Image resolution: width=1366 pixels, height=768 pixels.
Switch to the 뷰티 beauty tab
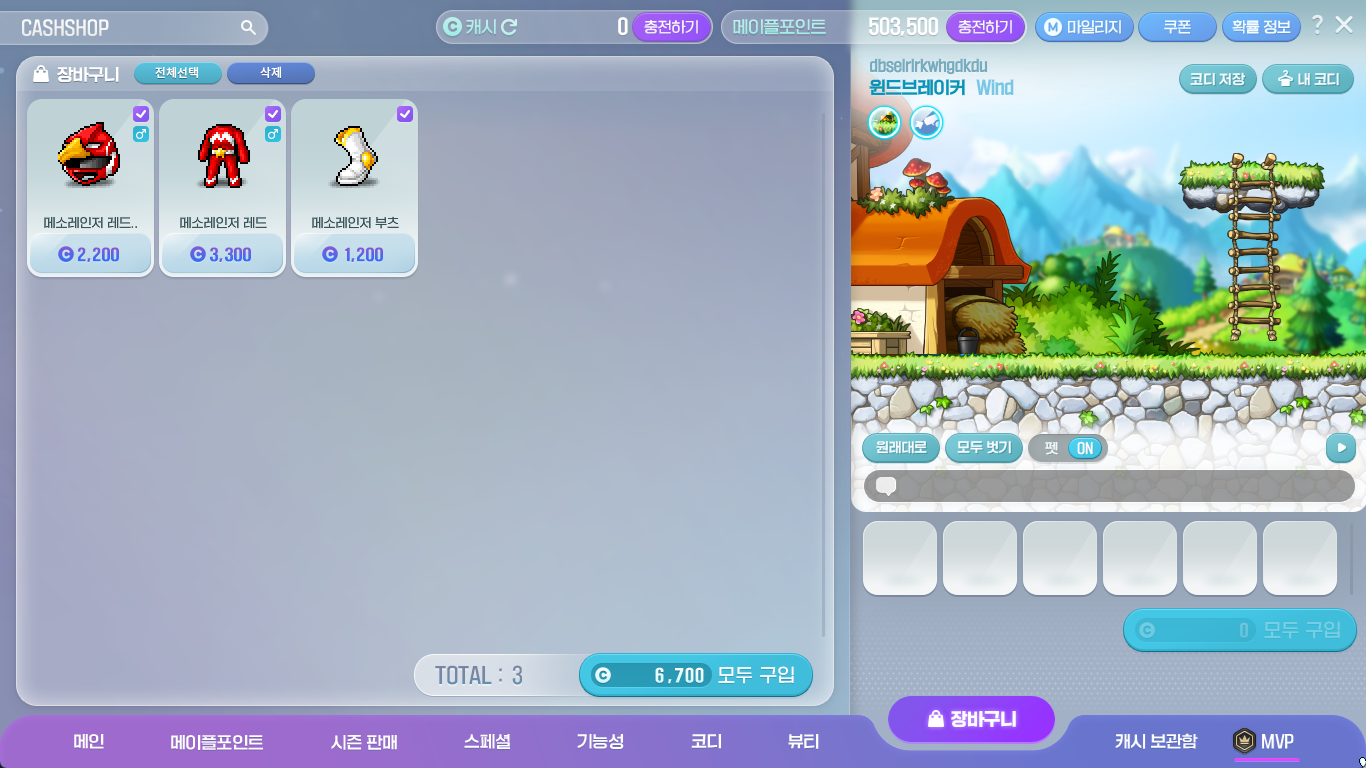coord(803,742)
